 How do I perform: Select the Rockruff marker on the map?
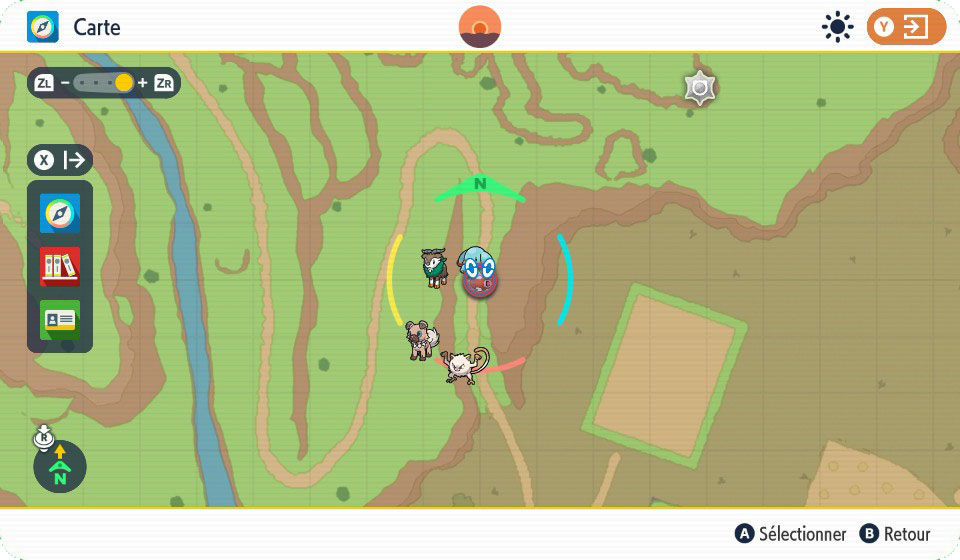click(x=421, y=340)
